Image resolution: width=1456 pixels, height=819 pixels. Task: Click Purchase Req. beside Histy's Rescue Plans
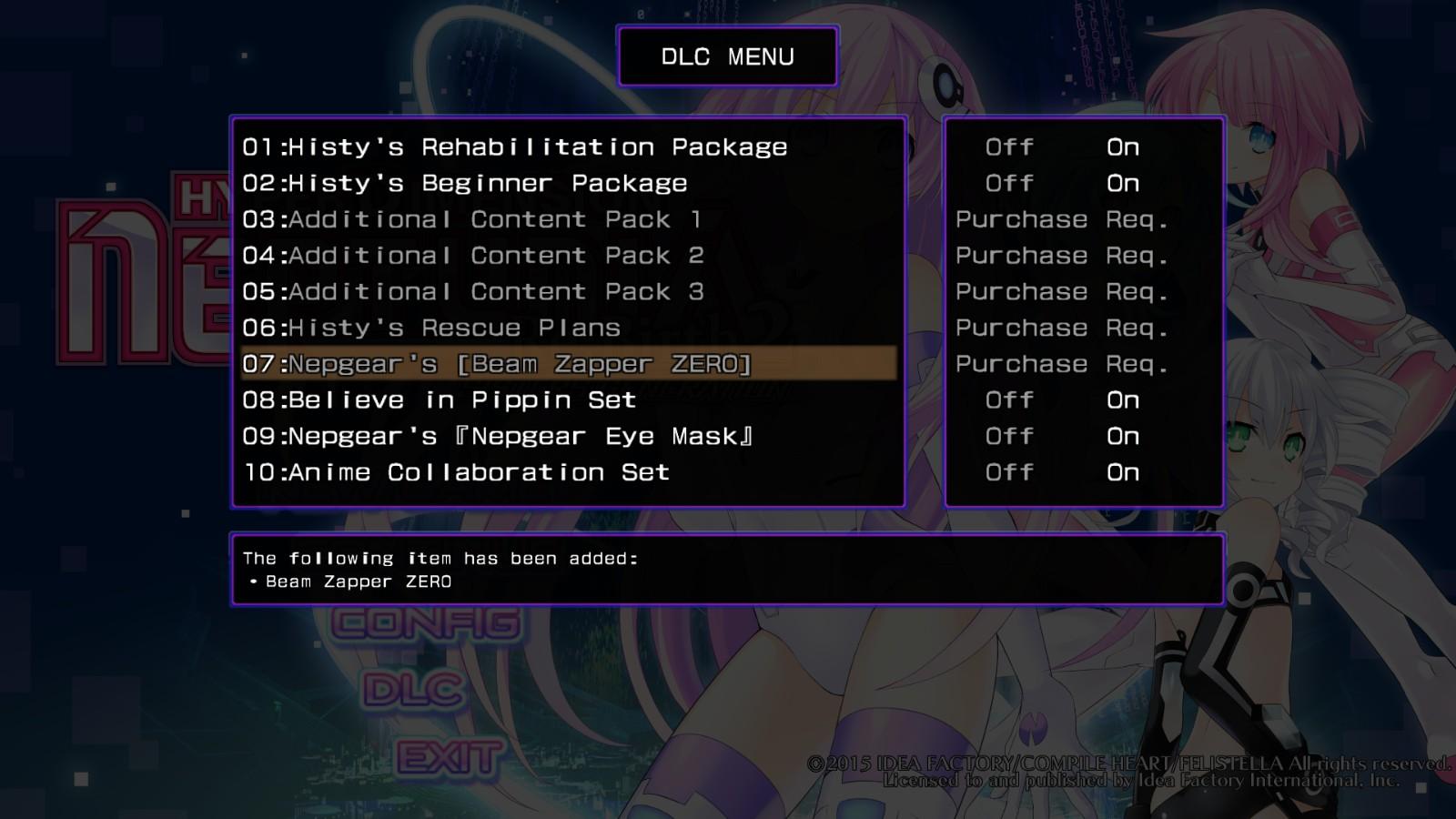(1062, 328)
